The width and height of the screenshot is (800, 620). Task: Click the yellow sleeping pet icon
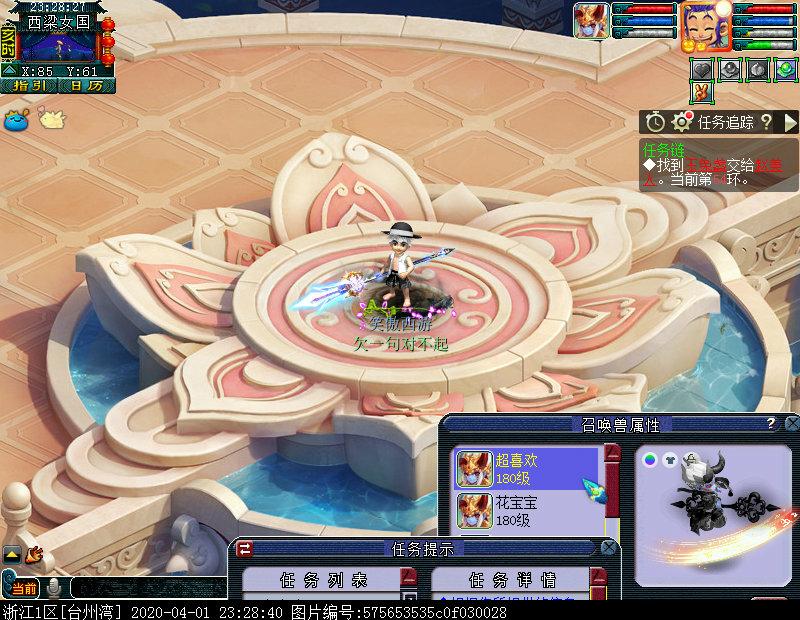51,119
